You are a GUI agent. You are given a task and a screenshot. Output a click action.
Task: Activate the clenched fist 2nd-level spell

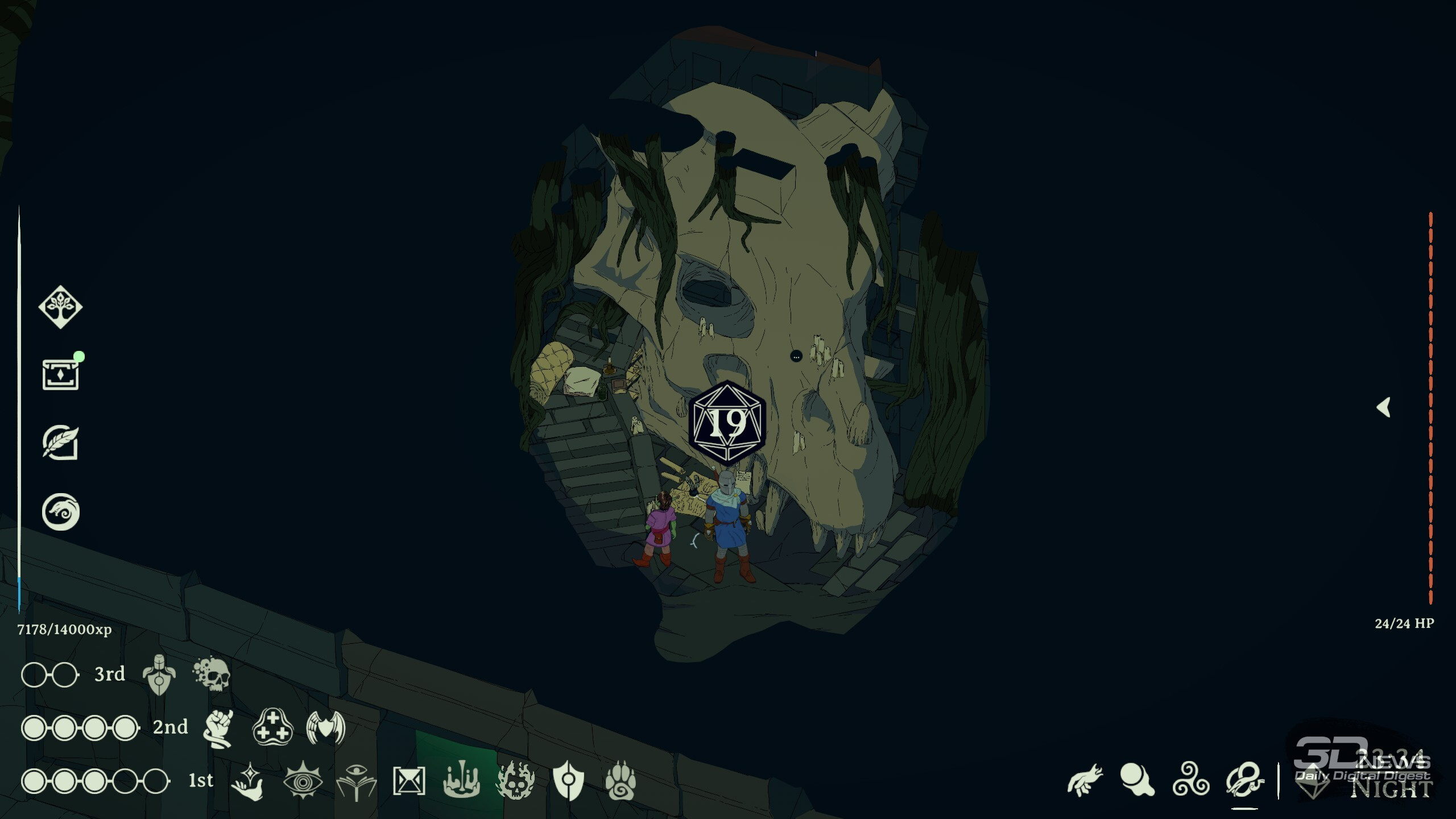click(219, 728)
